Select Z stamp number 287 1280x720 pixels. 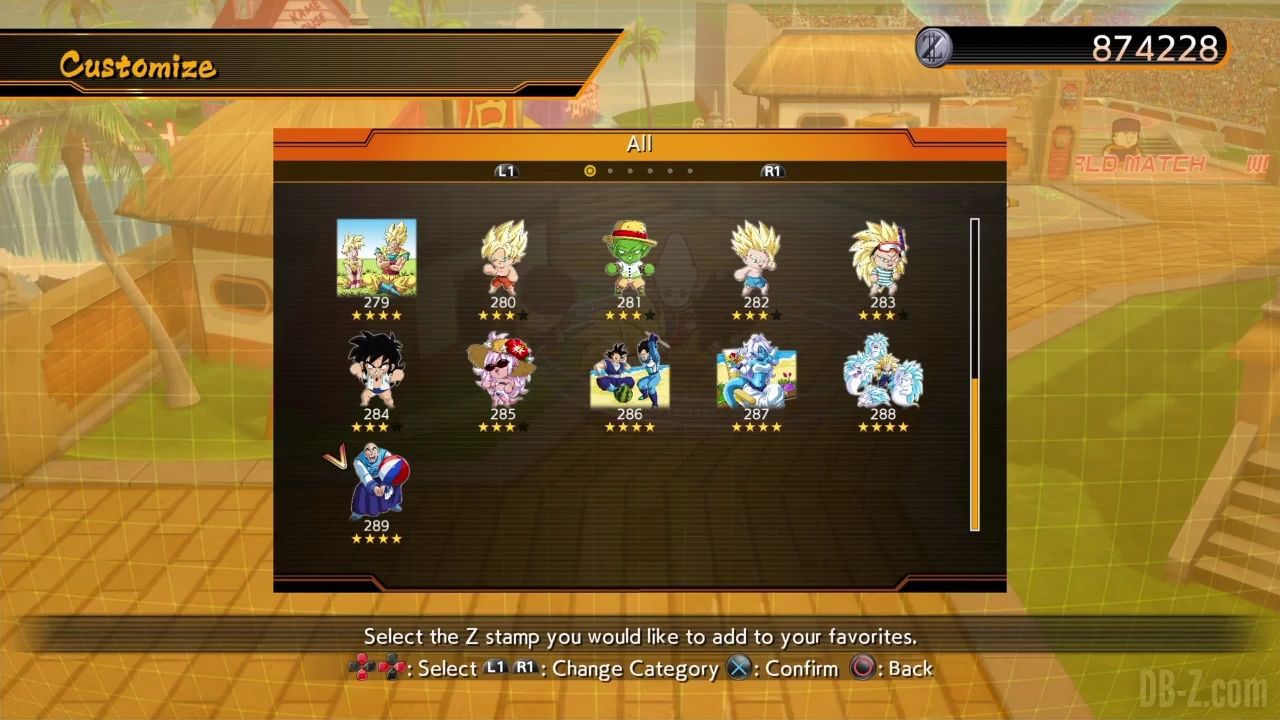click(756, 372)
